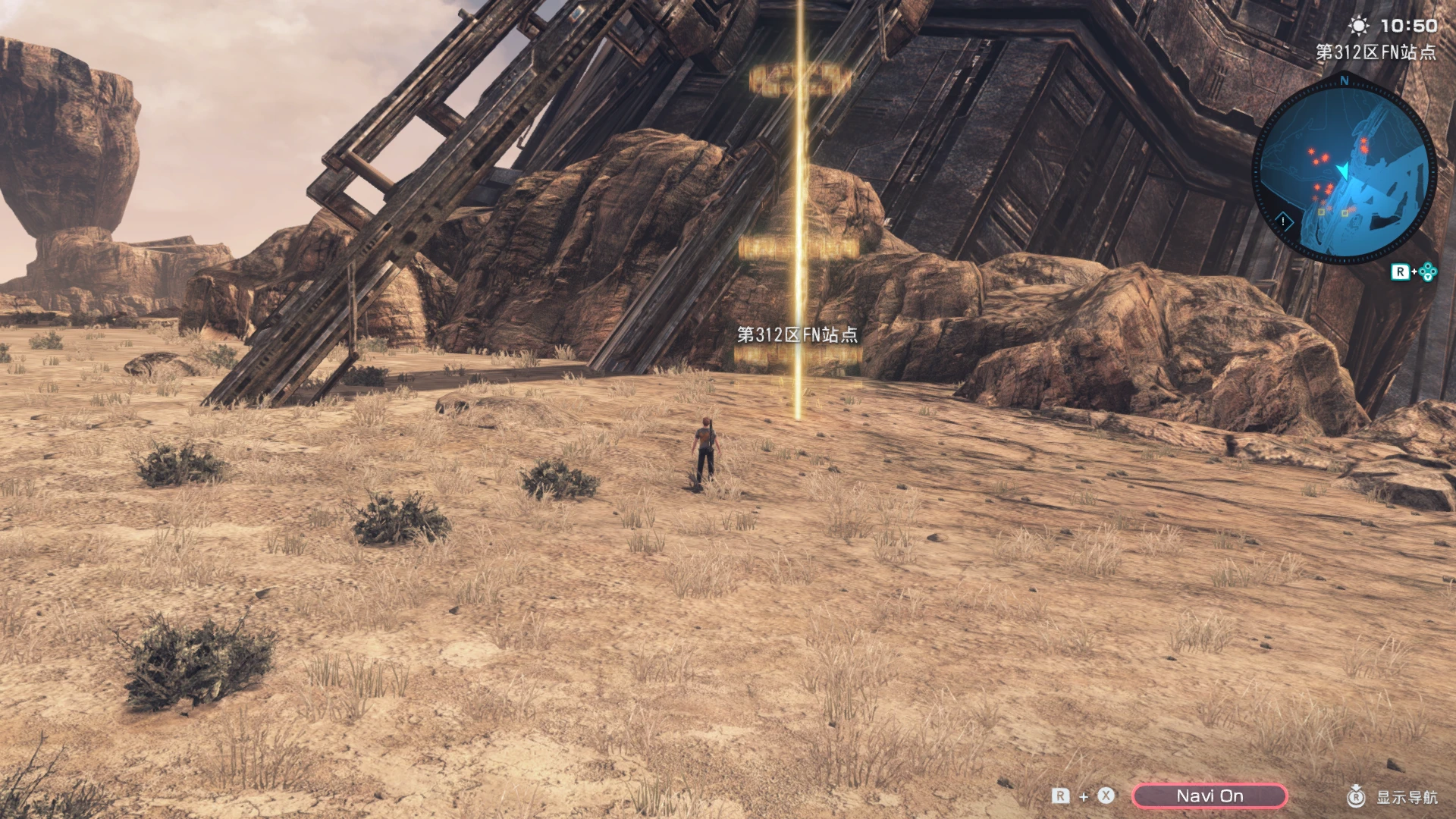Click the directional pad icon beside the R prompt
This screenshot has width=1456, height=819.
(x=1429, y=271)
